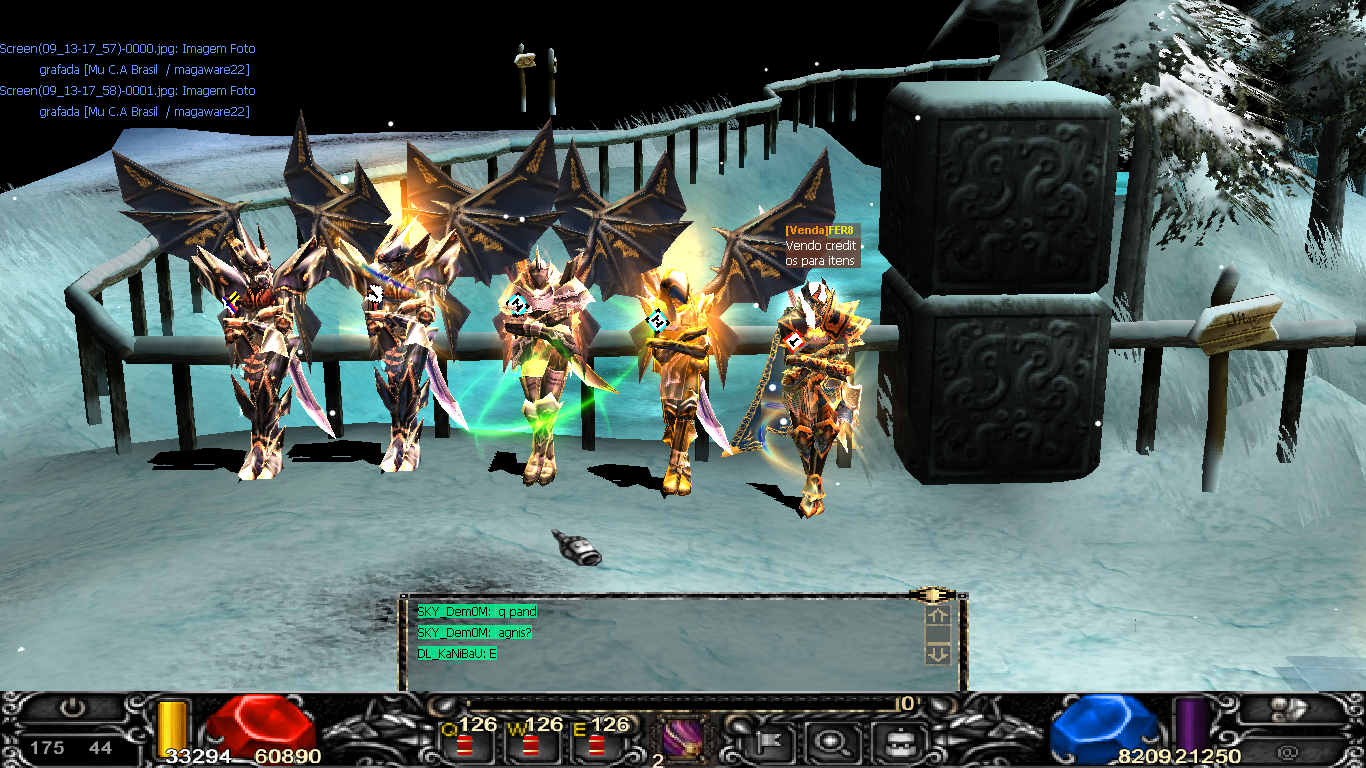Click the power button icon
Screen dimensions: 1366x768
click(71, 708)
